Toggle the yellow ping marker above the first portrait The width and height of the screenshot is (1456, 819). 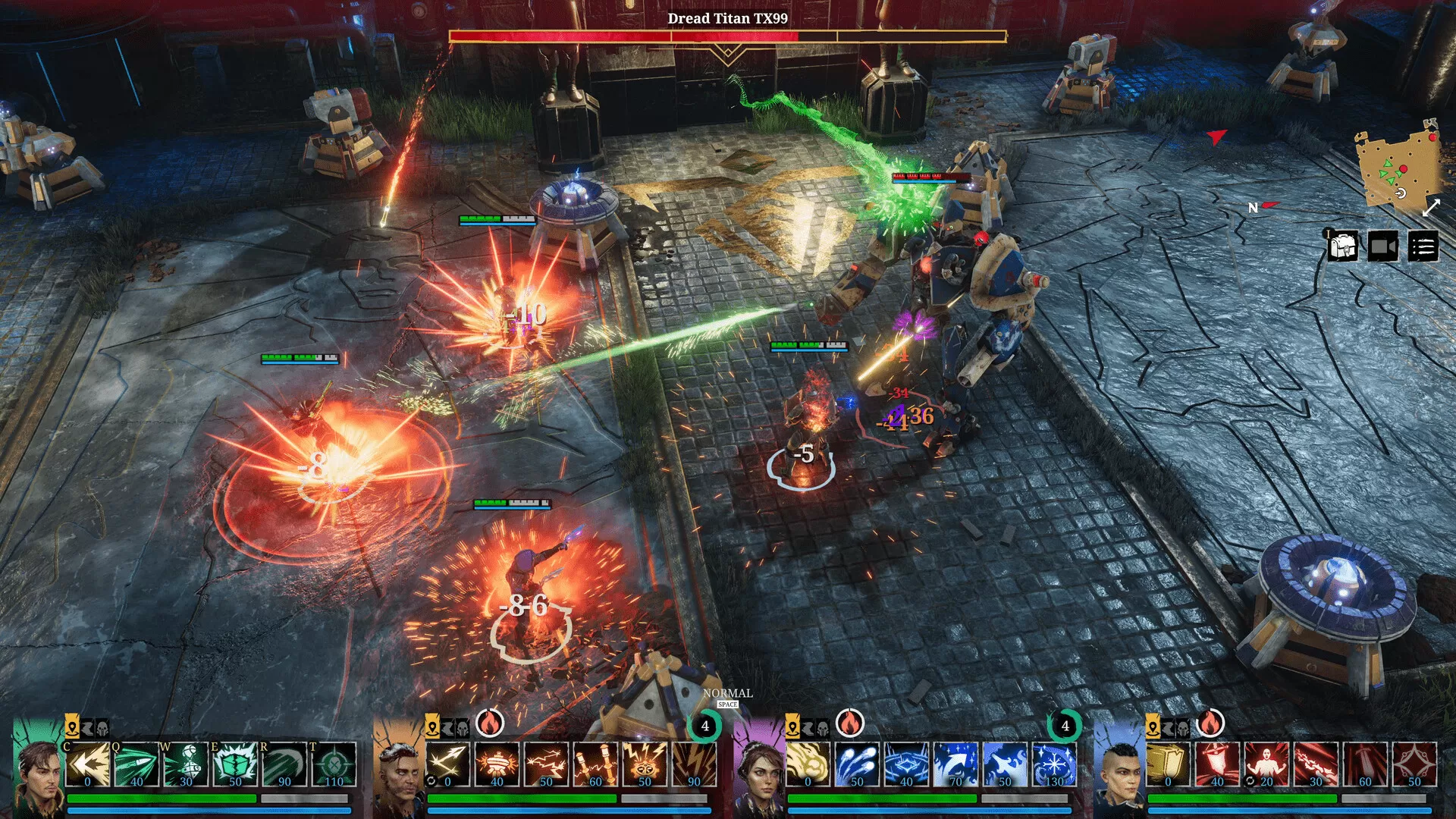(72, 729)
